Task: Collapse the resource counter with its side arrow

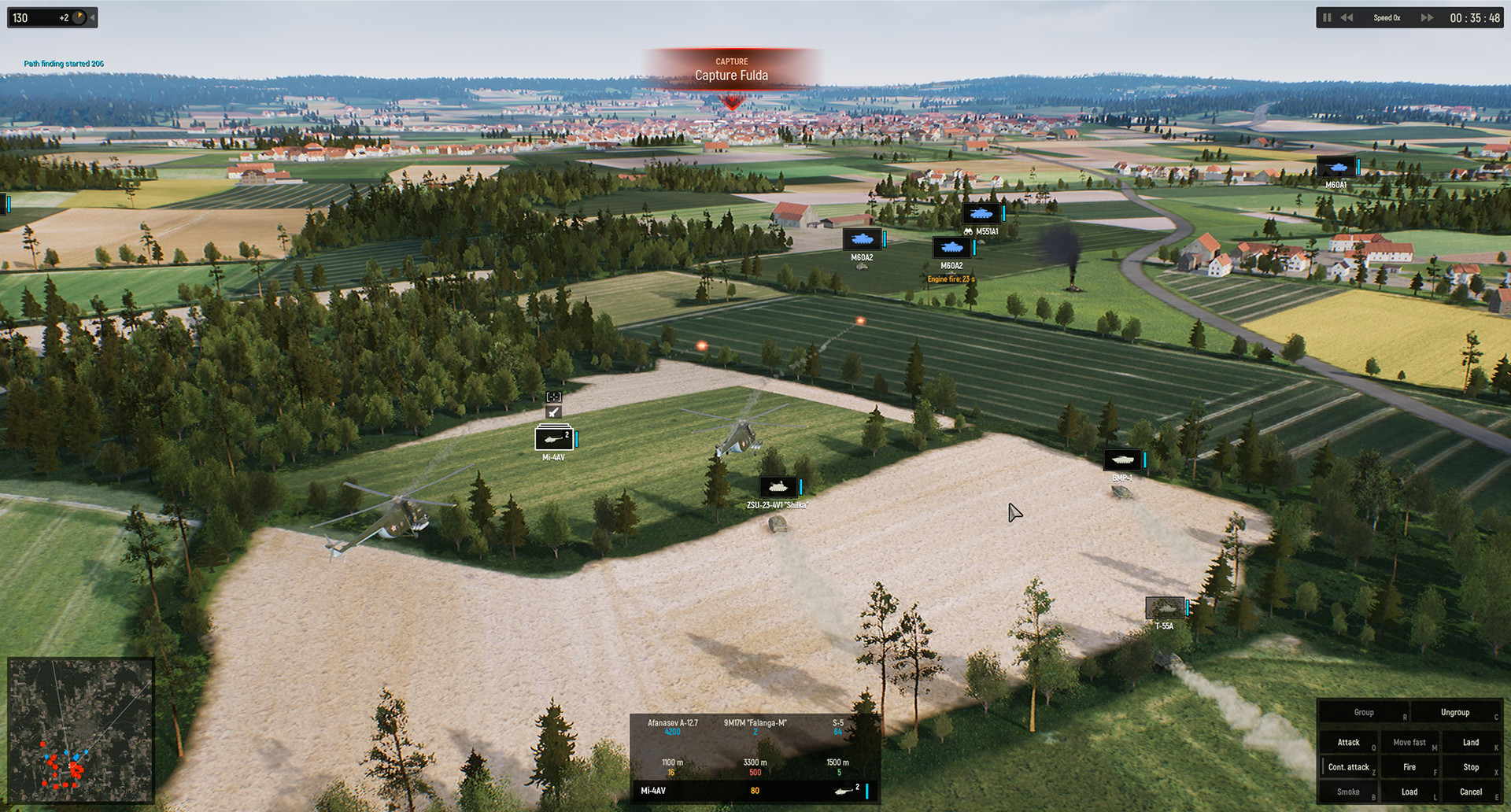Action: 91,17
